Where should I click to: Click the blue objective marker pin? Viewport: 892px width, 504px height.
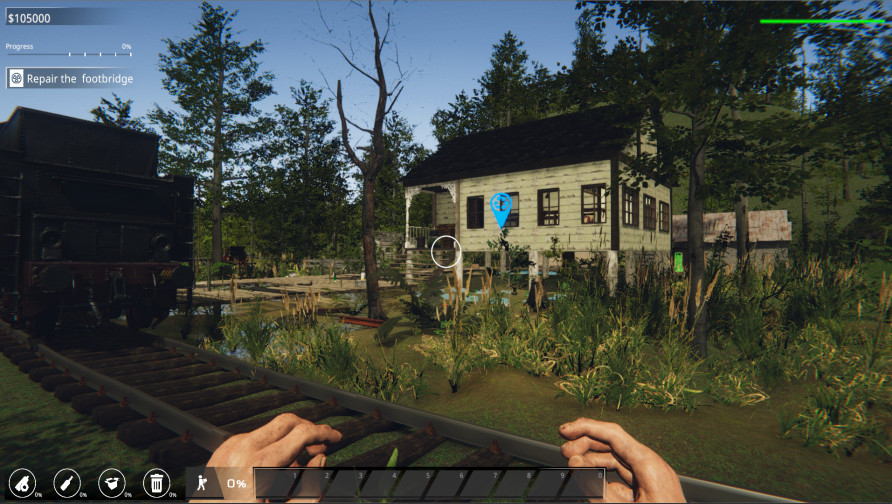pyautogui.click(x=502, y=208)
